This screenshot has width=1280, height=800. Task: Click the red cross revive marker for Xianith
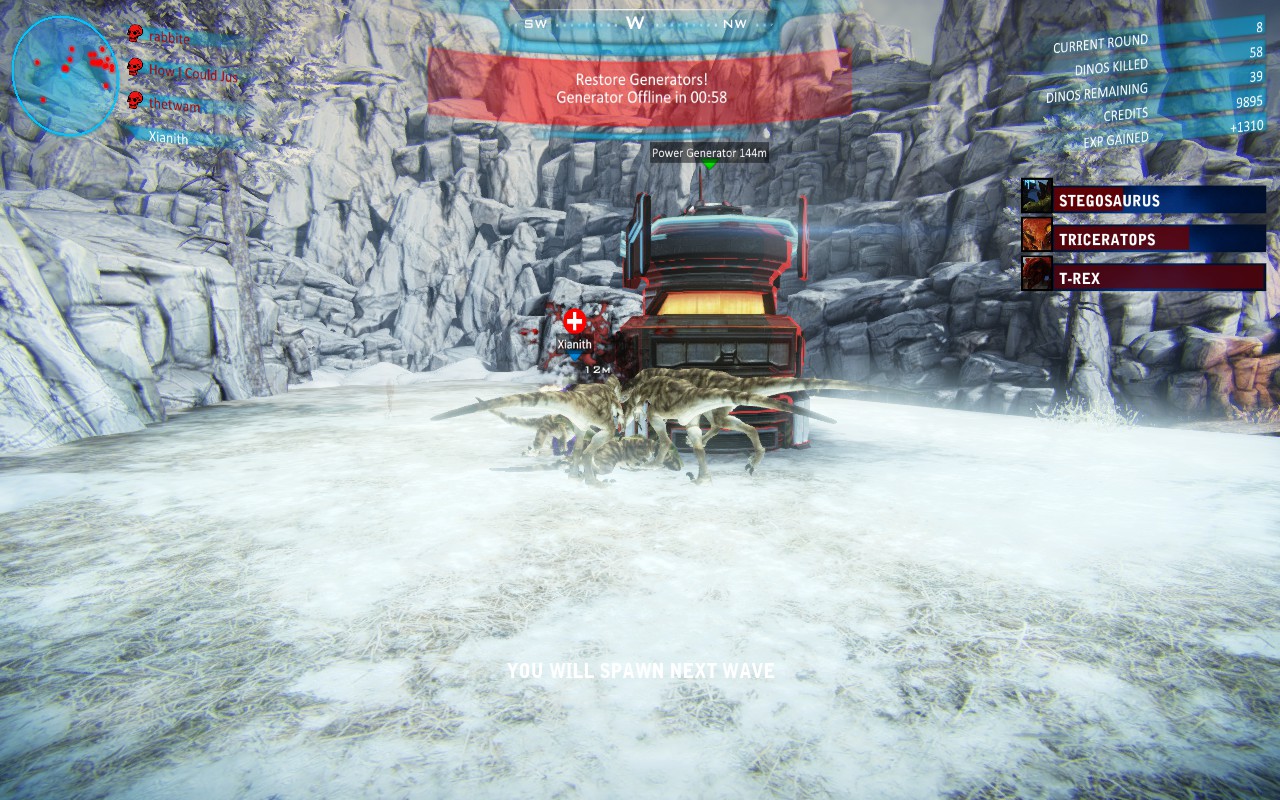(574, 321)
